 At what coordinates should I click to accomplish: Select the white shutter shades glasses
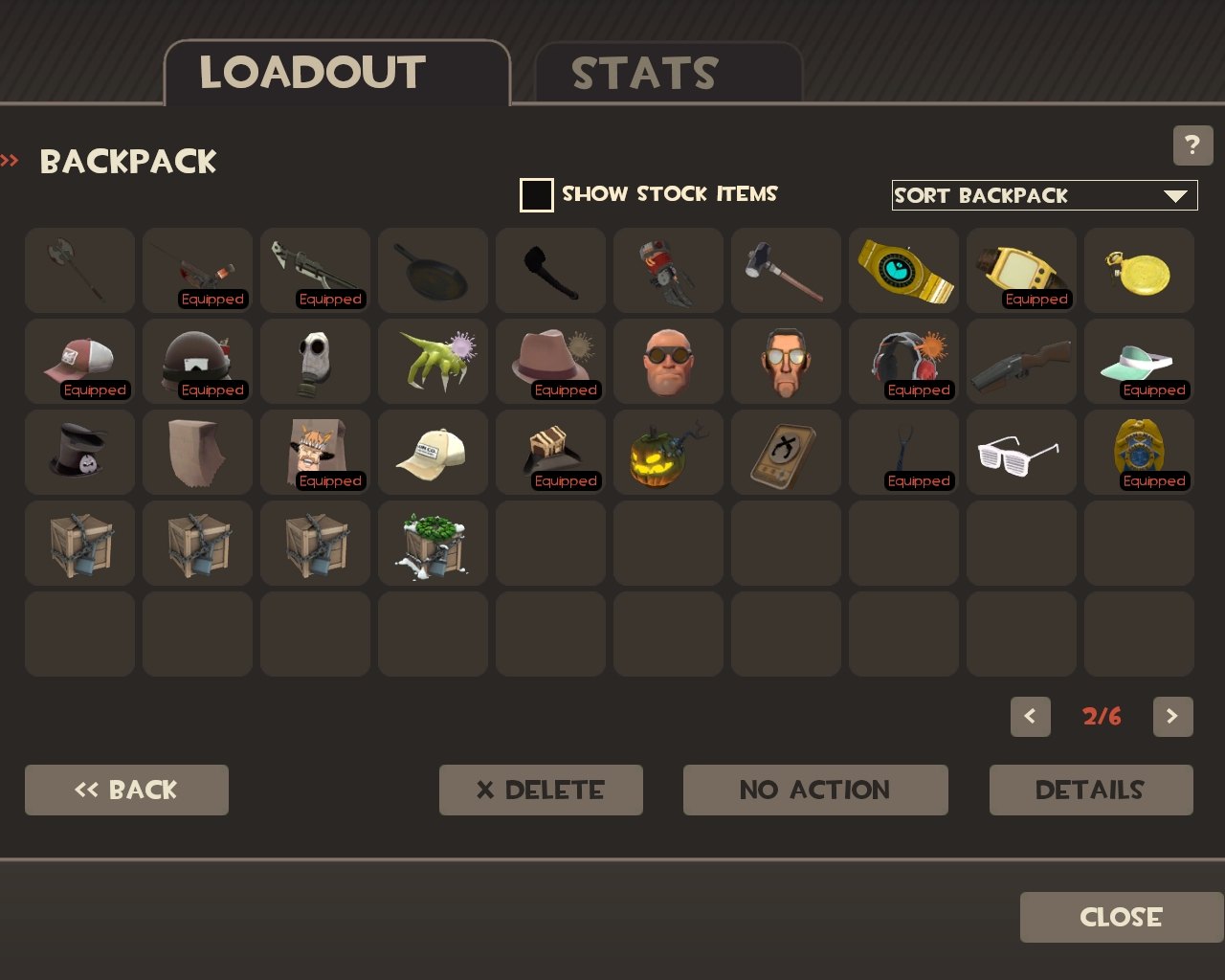[1021, 453]
